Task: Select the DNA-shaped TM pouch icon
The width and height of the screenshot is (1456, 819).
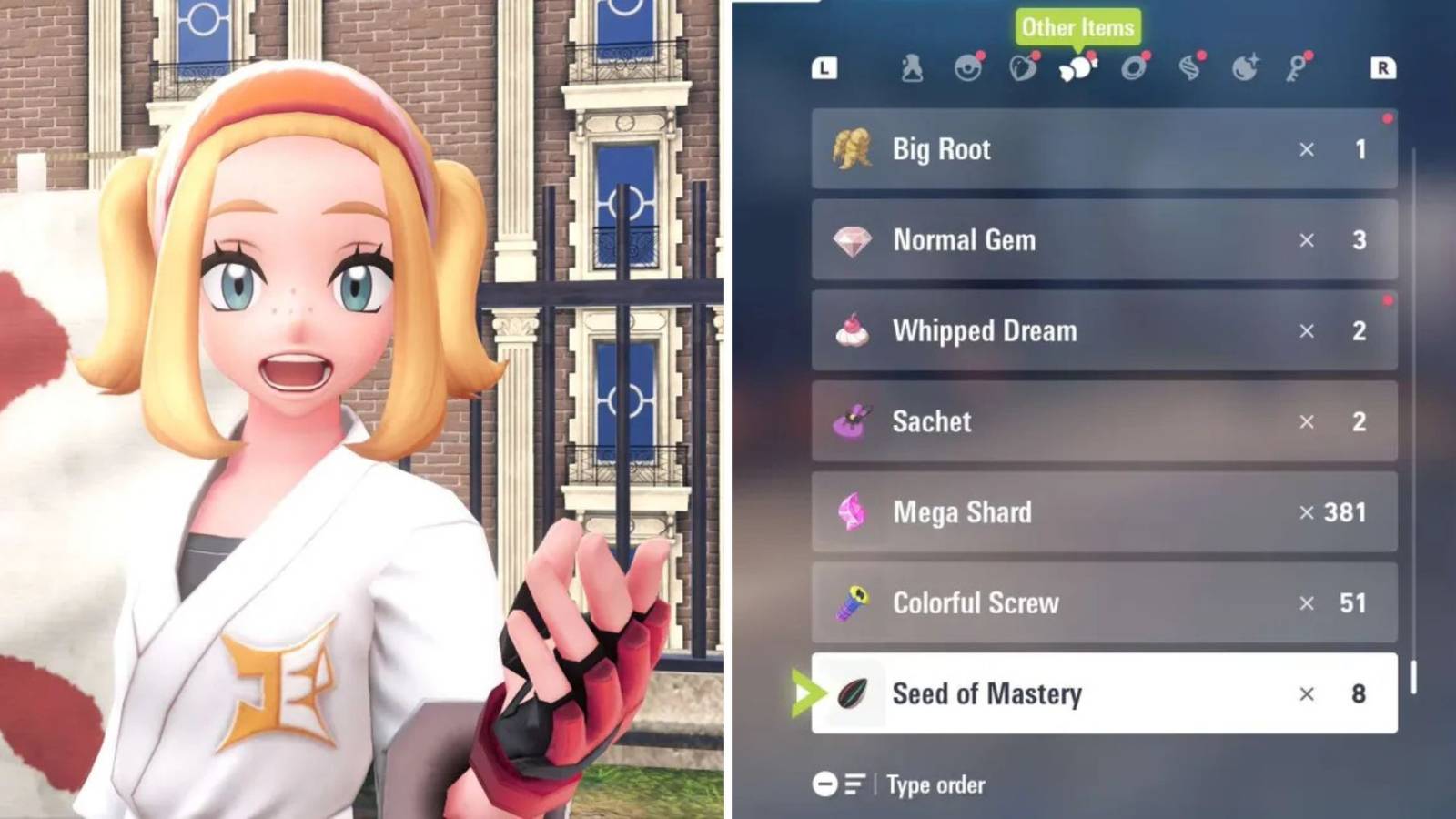Action: [x=1190, y=66]
